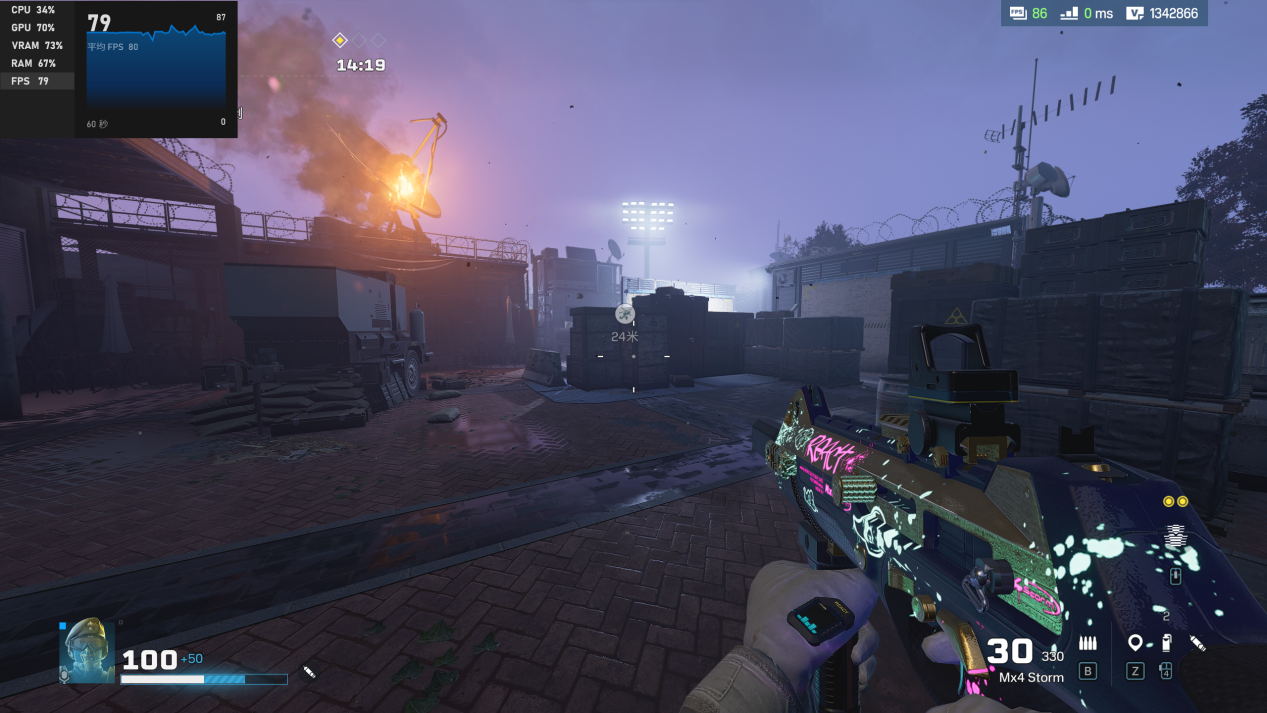Click the FPS graph in the performance overlay
Viewport: 1267px width, 713px height.
[156, 68]
